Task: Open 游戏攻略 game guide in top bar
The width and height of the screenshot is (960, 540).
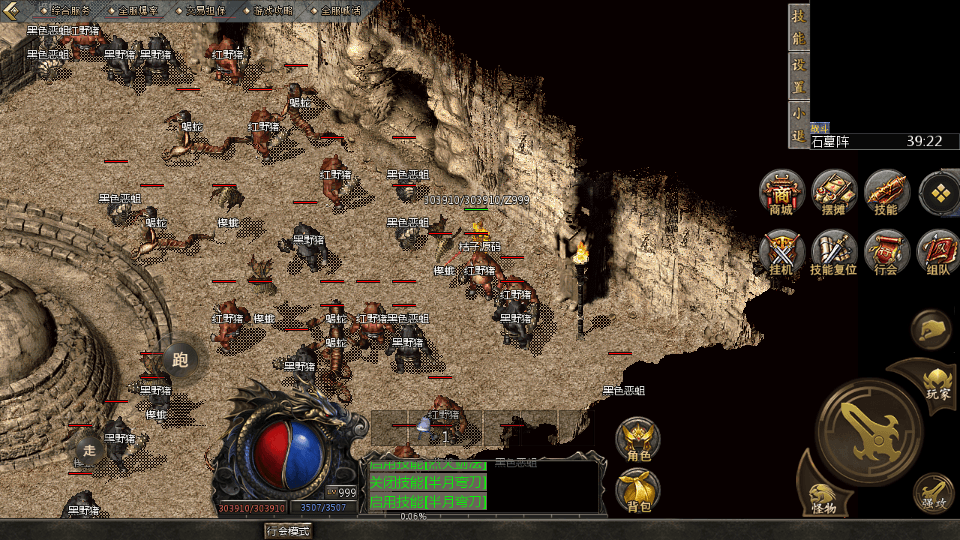Action: 273,9
